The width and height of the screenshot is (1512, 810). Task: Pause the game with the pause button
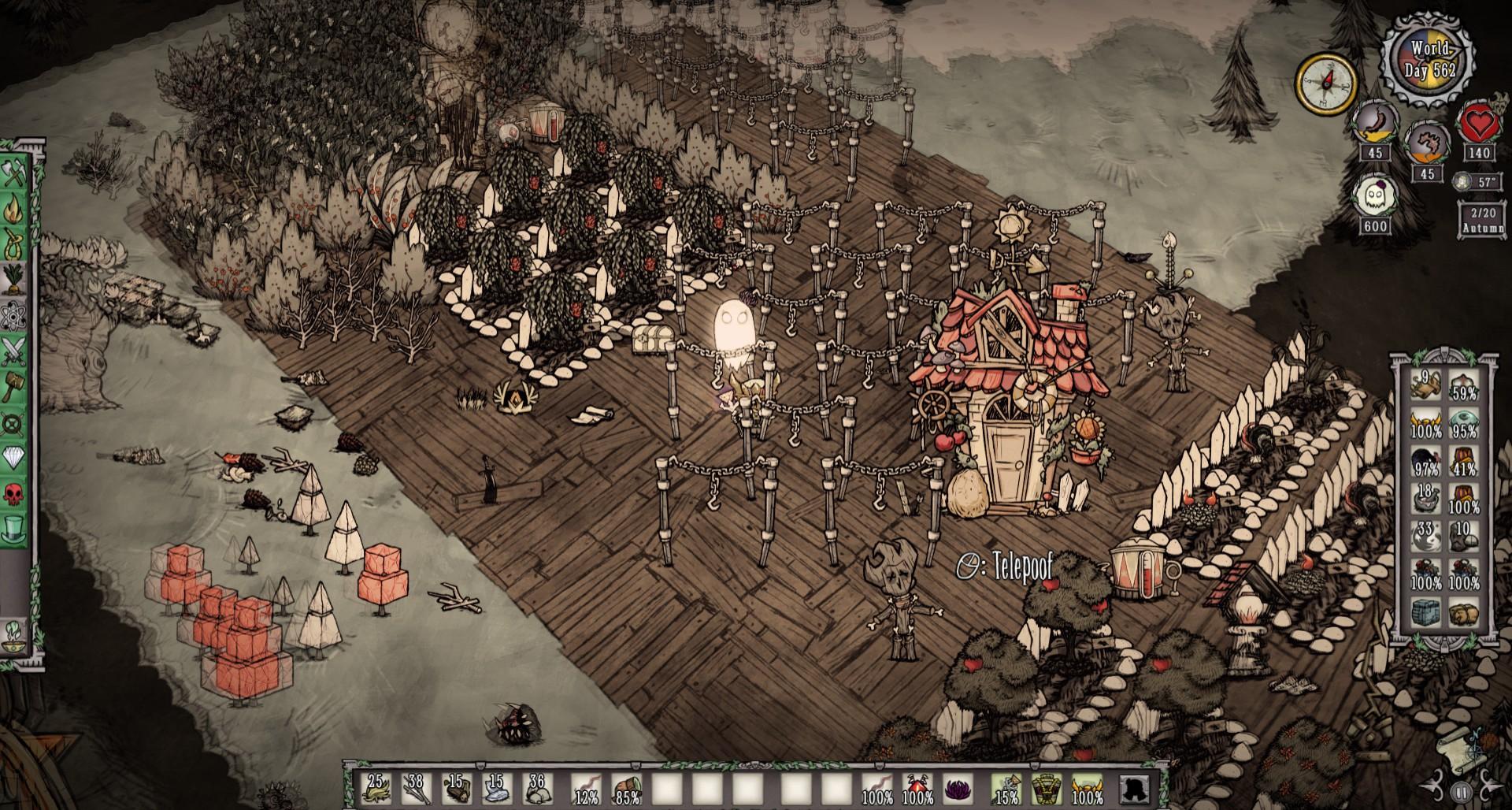tap(1461, 791)
